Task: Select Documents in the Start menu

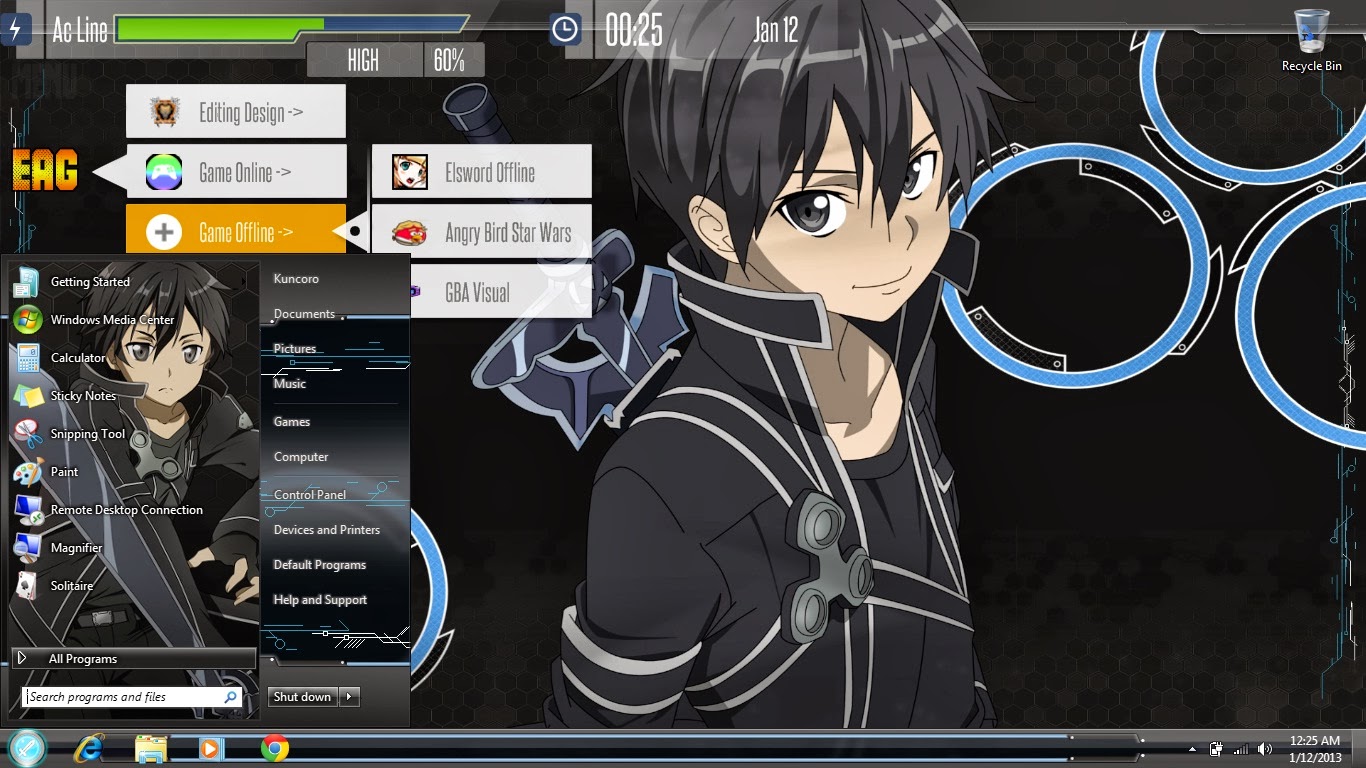Action: [303, 313]
